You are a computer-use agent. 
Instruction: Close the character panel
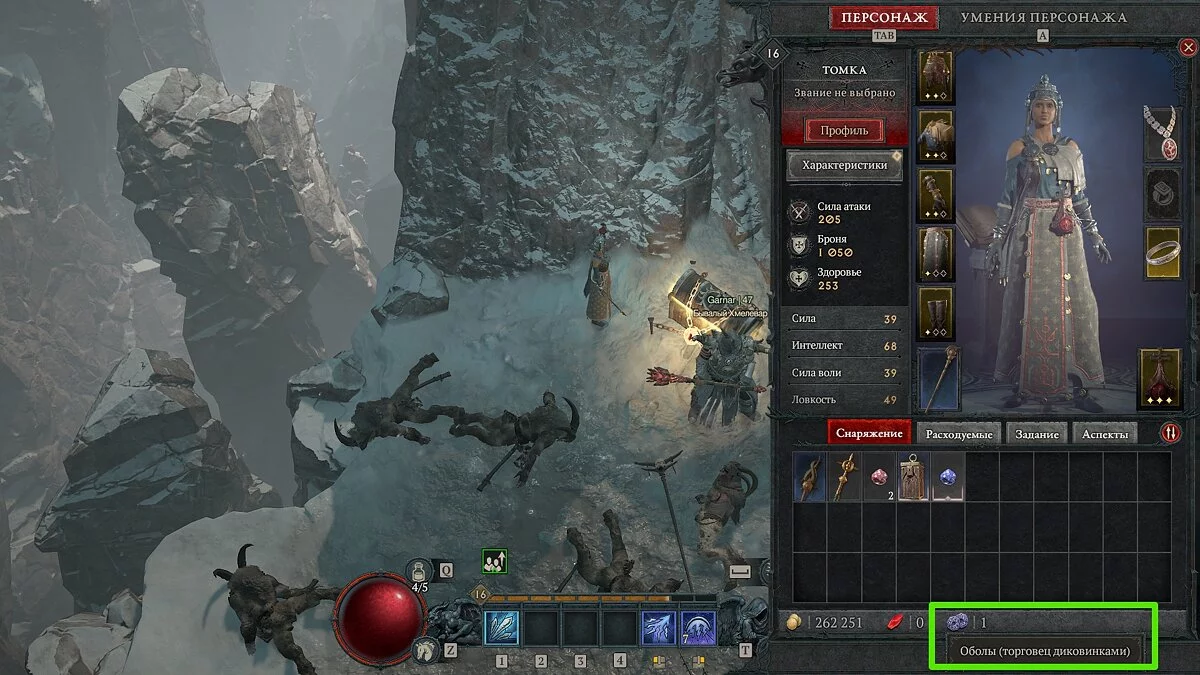coord(1187,46)
